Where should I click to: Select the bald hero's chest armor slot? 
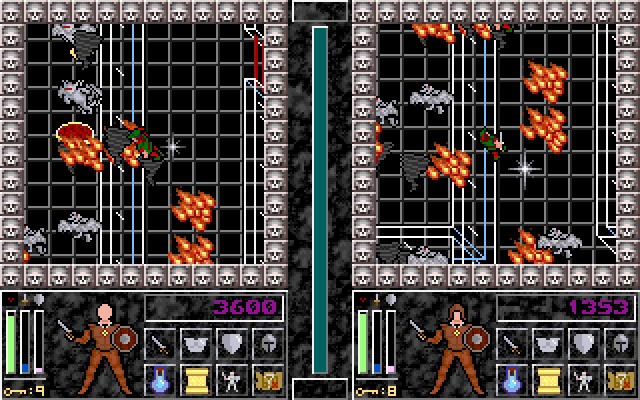[195, 345]
